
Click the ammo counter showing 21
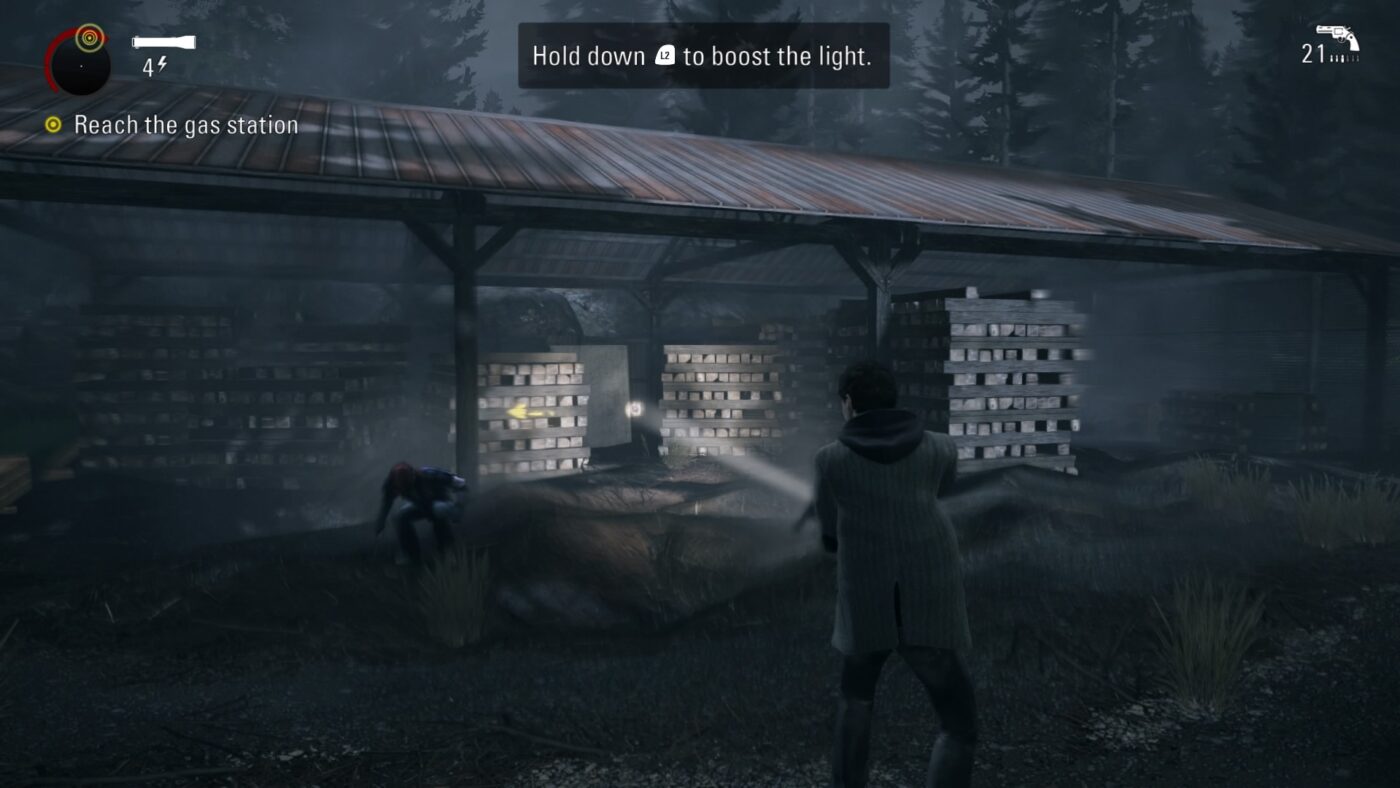pos(1313,54)
